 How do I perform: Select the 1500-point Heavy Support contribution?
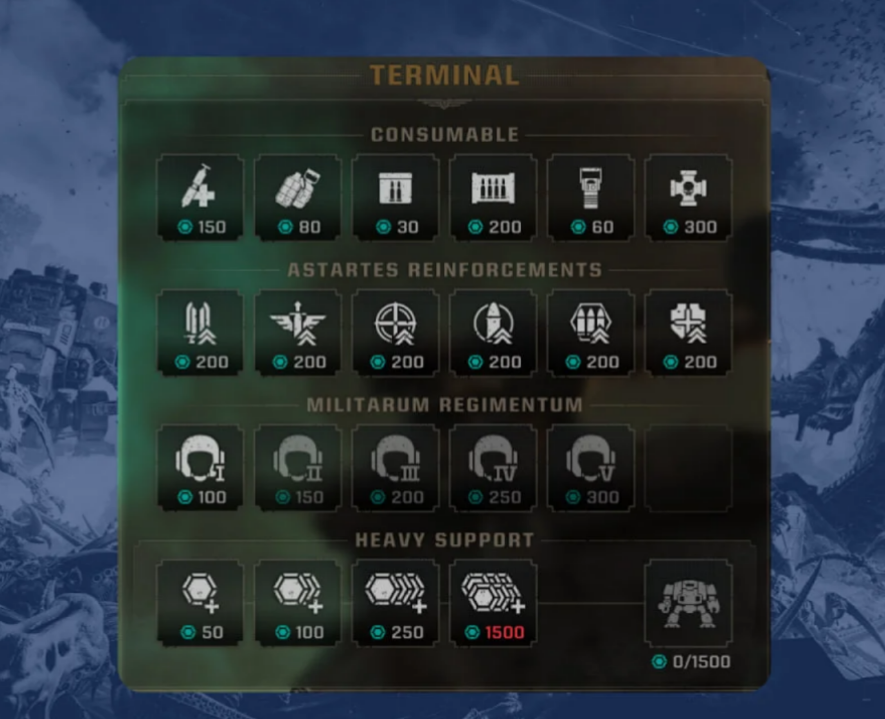coord(493,602)
